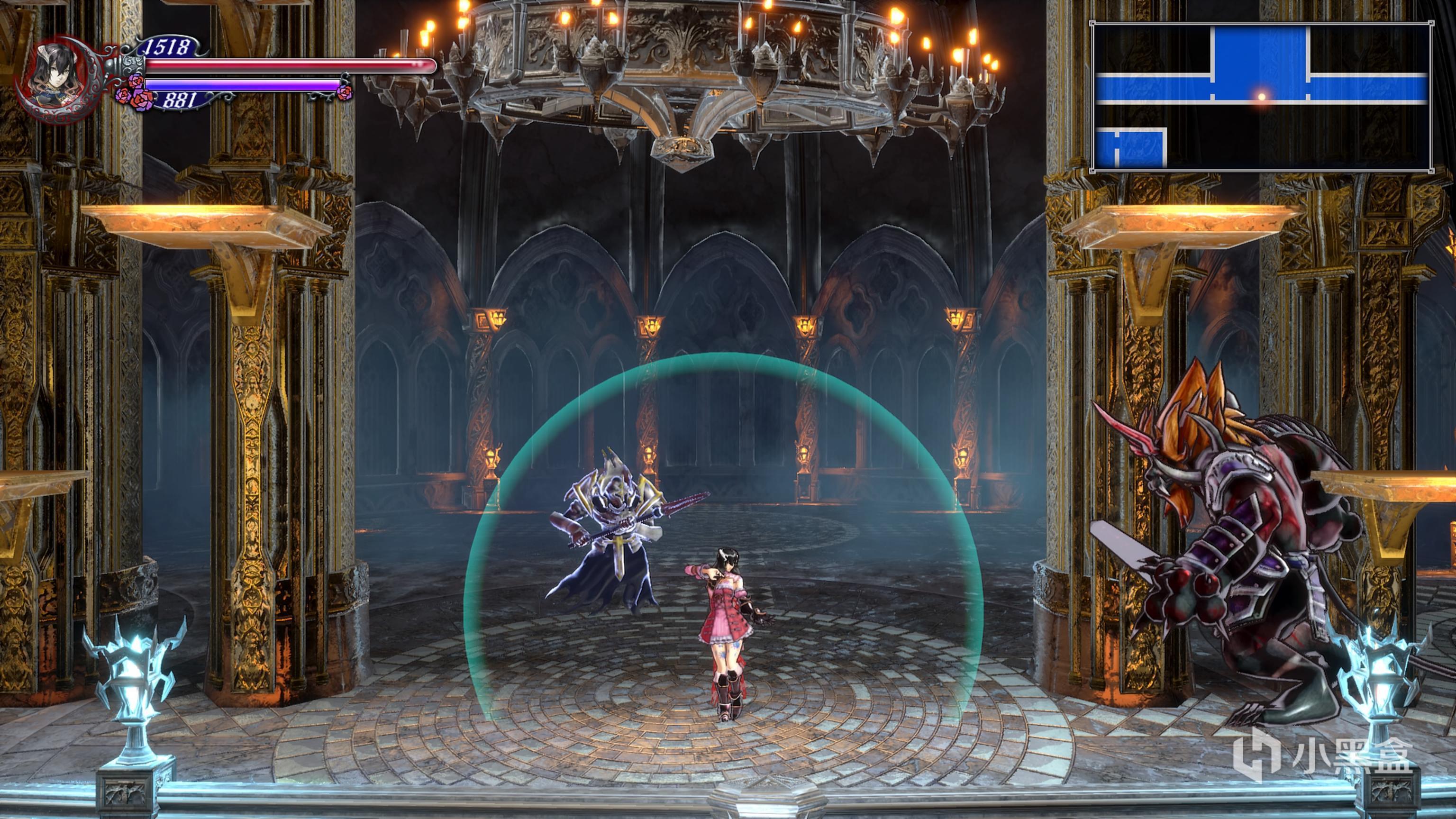Open the castle minimap

1262,97
